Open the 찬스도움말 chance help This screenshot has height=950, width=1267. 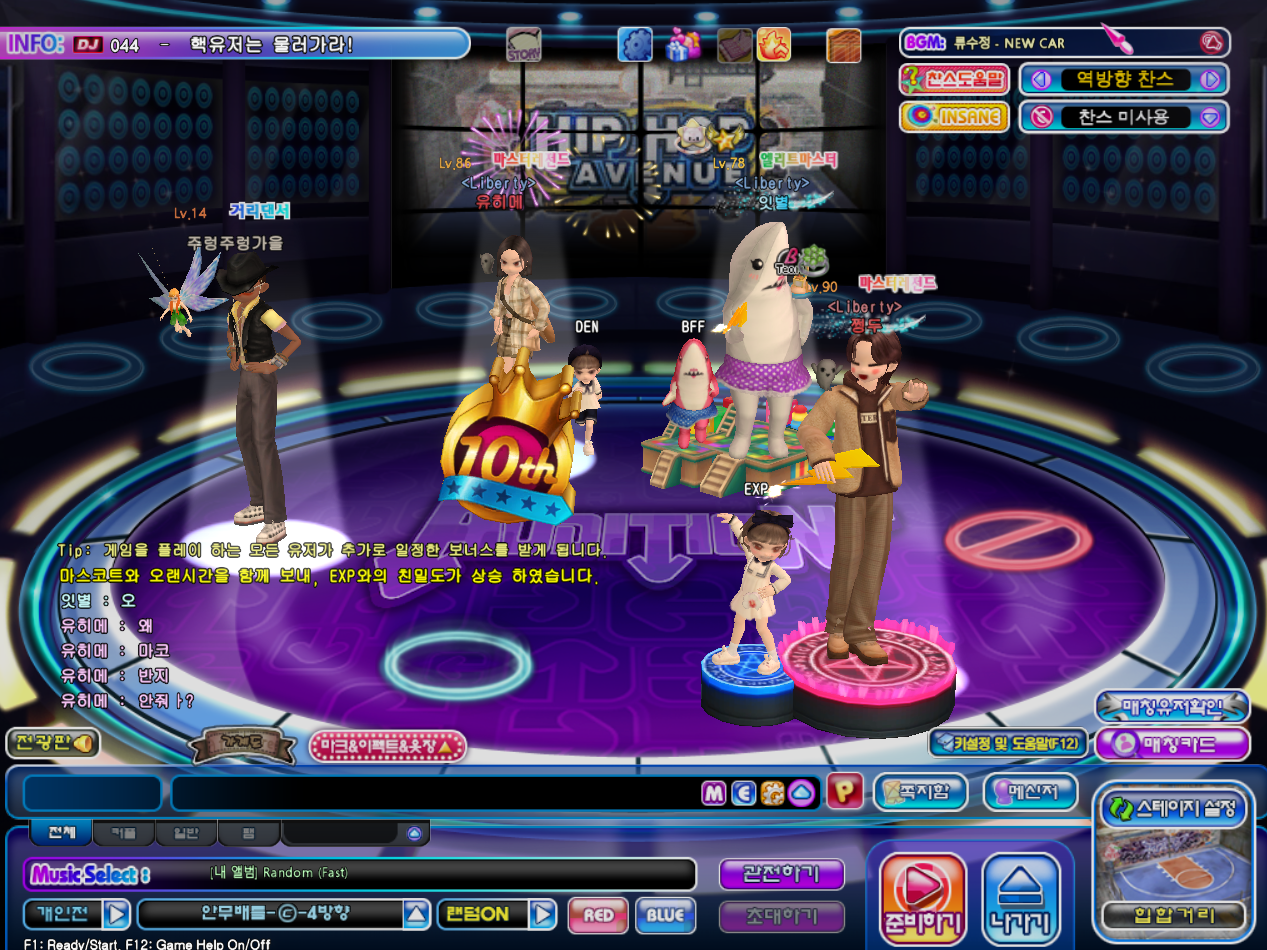coord(953,79)
